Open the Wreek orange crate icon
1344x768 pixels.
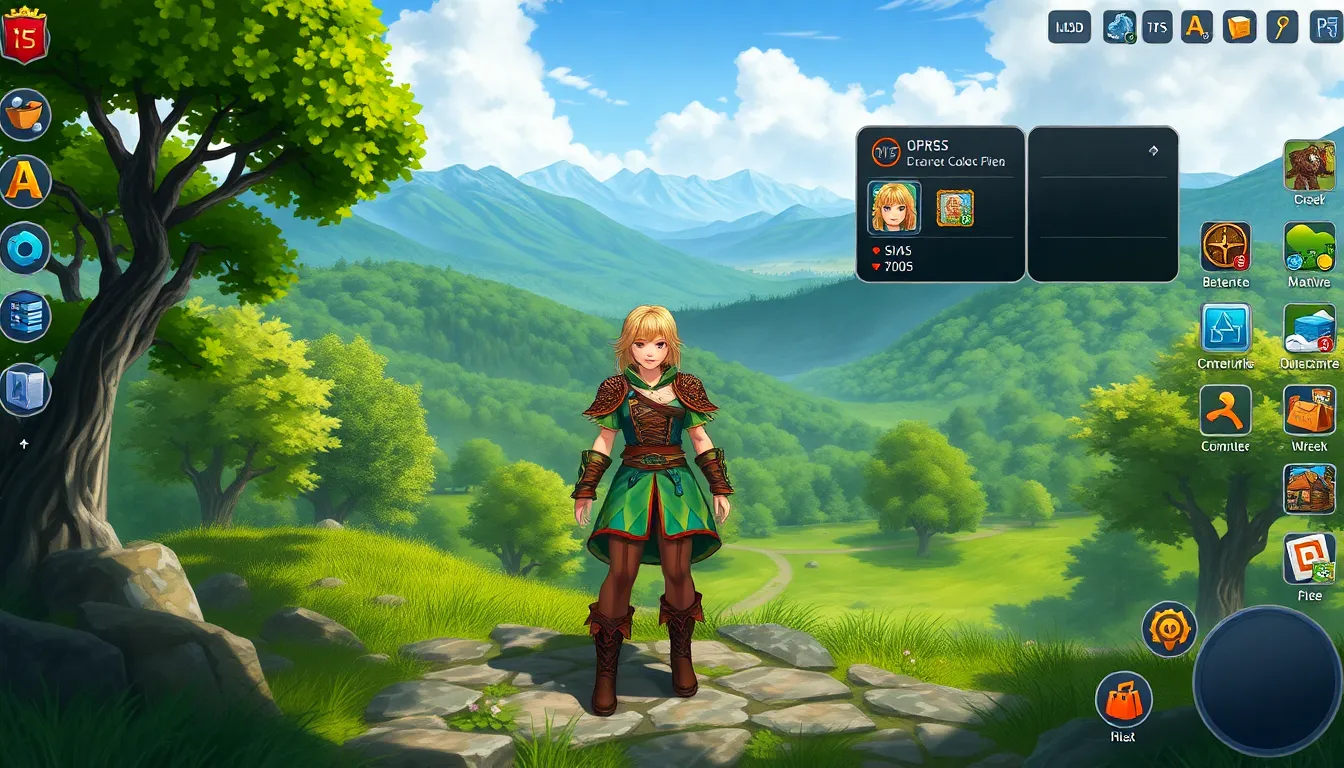(x=1309, y=411)
